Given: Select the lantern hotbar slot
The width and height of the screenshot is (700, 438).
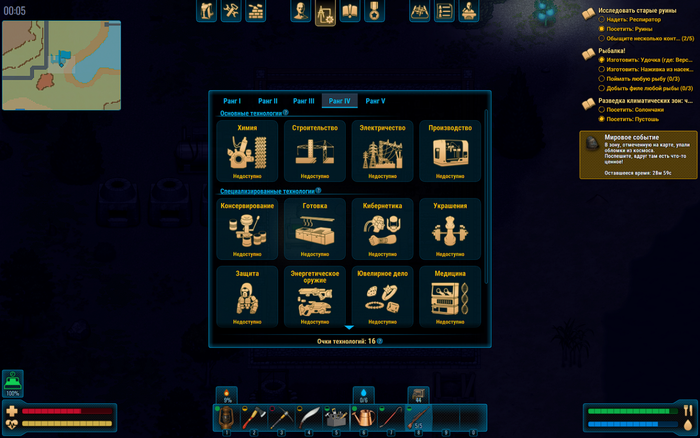Looking at the screenshot, I should 227,417.
